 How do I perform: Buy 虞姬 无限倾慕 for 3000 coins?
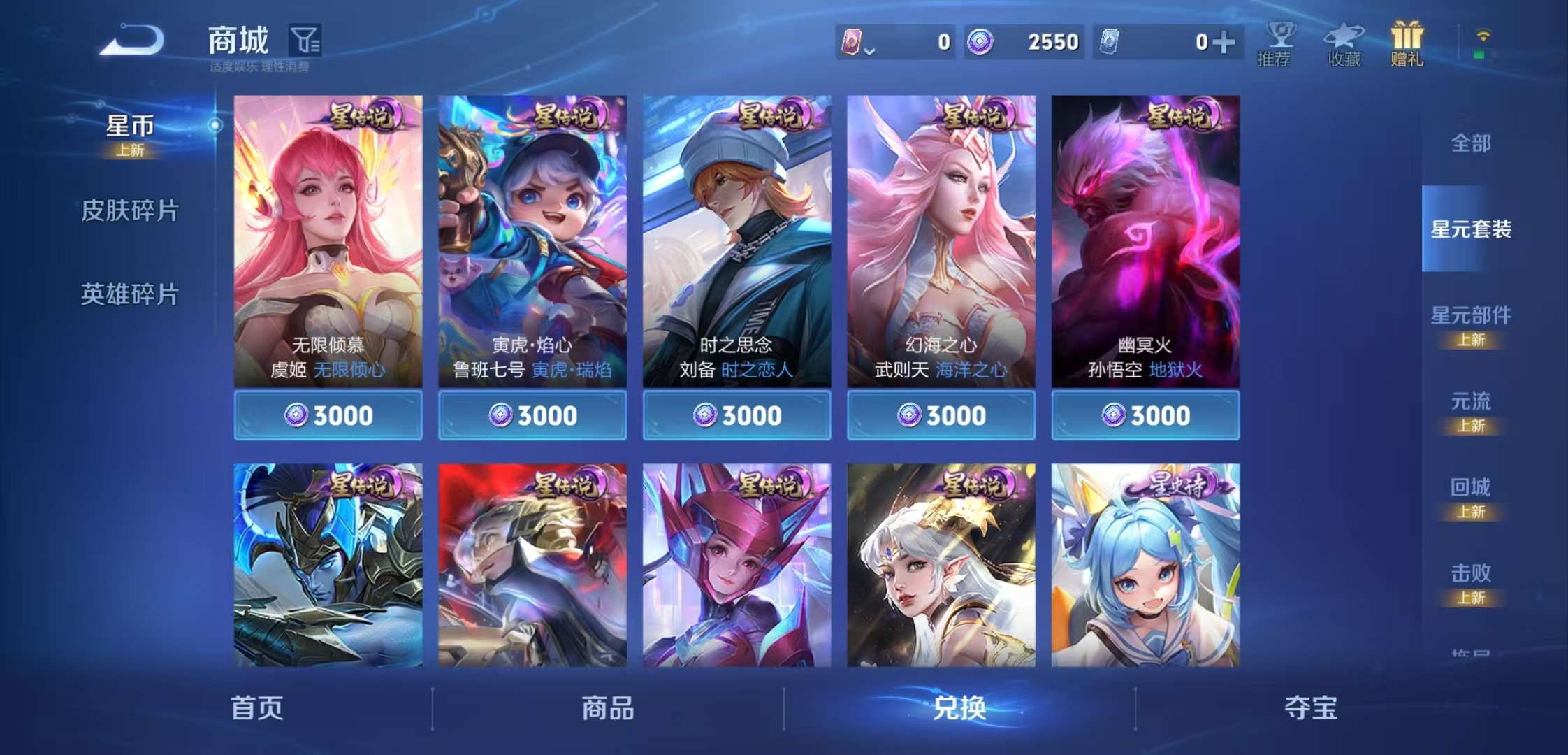tap(328, 415)
